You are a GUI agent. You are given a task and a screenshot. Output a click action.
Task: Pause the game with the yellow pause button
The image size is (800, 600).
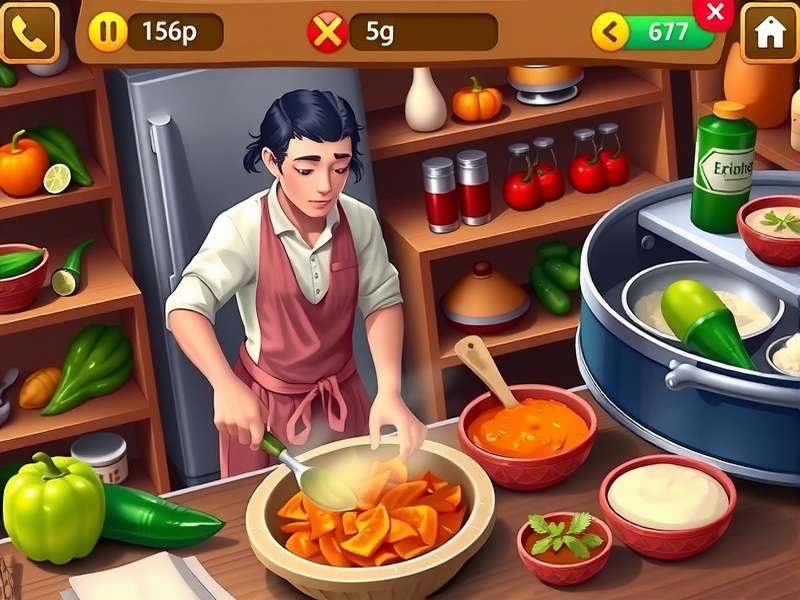107,32
